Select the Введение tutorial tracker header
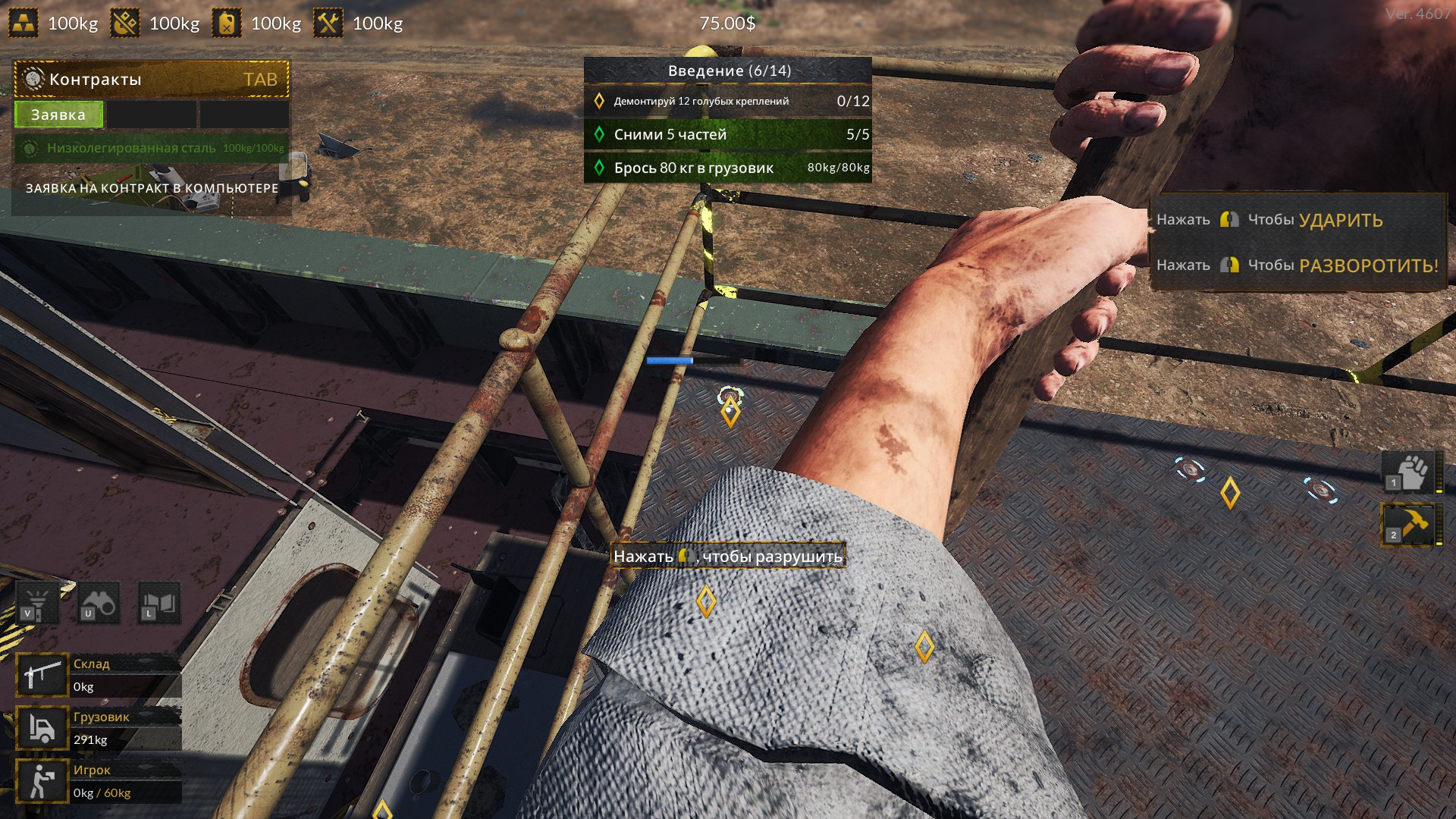1456x819 pixels. click(728, 71)
